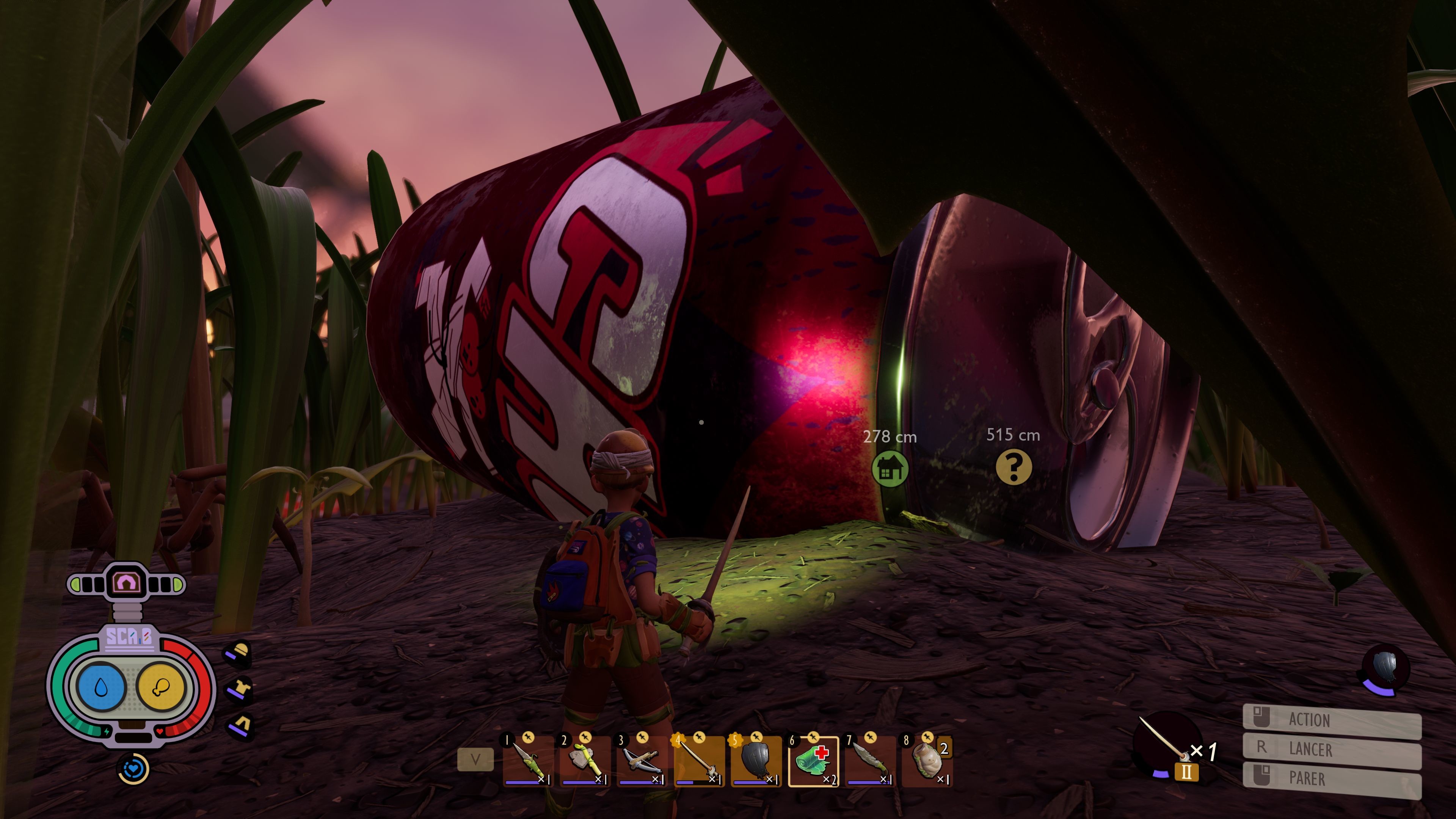Choose the canteen in hotbar slot 8
Screen dimensions: 1456x819
(927, 761)
